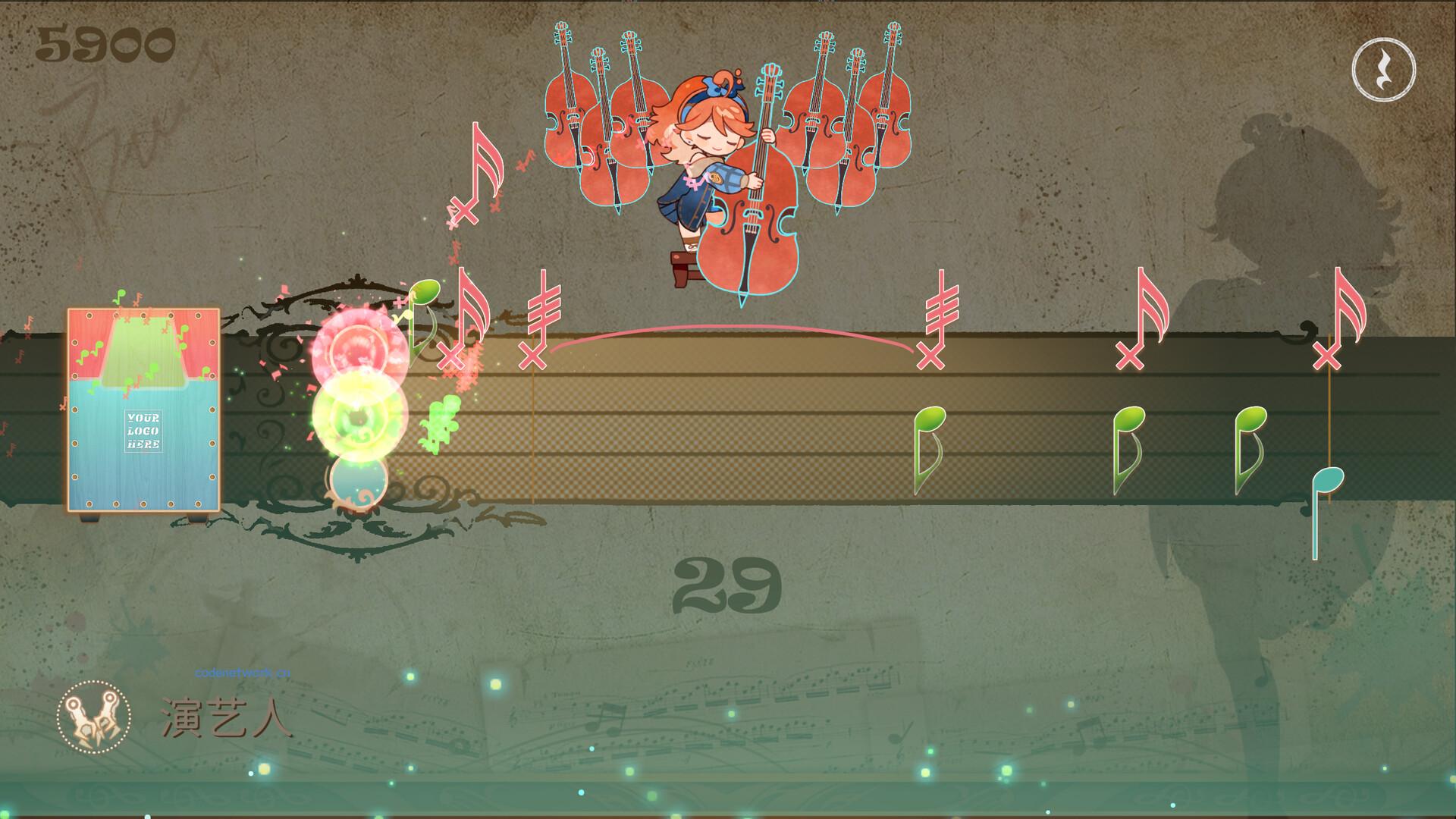Click the crossed drumsticks emblem icon
This screenshot has height=819, width=1456.
click(x=94, y=717)
